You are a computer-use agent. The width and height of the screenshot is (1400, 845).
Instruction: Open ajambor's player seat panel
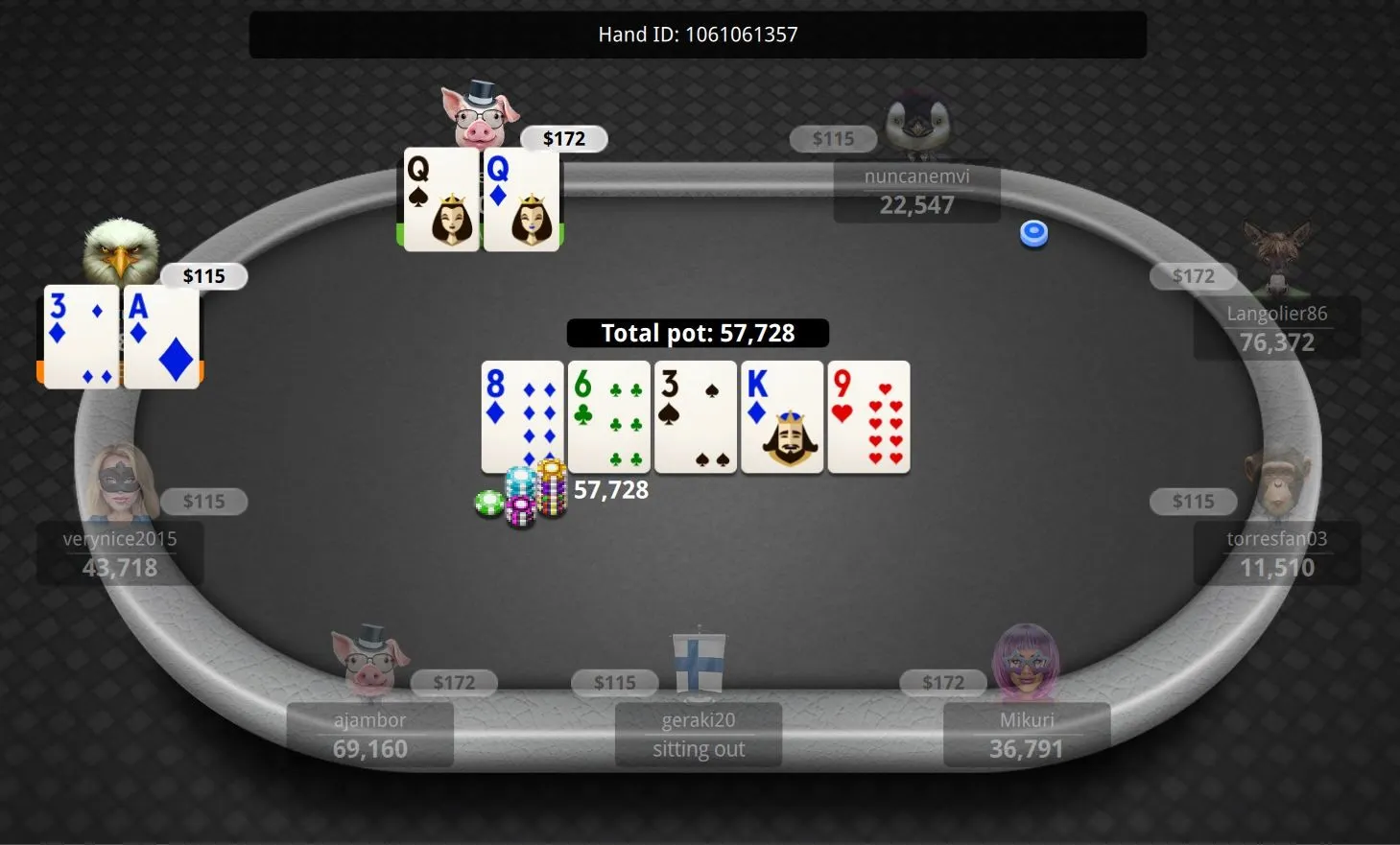click(x=369, y=735)
